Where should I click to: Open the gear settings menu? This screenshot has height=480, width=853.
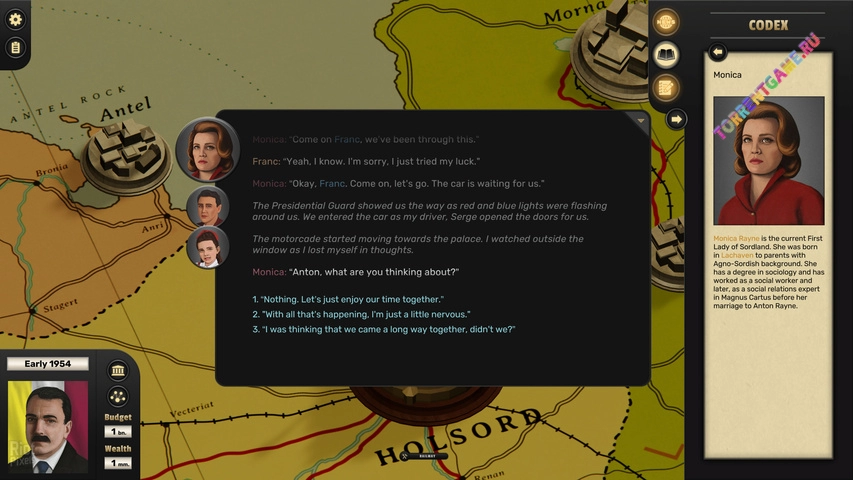point(15,19)
